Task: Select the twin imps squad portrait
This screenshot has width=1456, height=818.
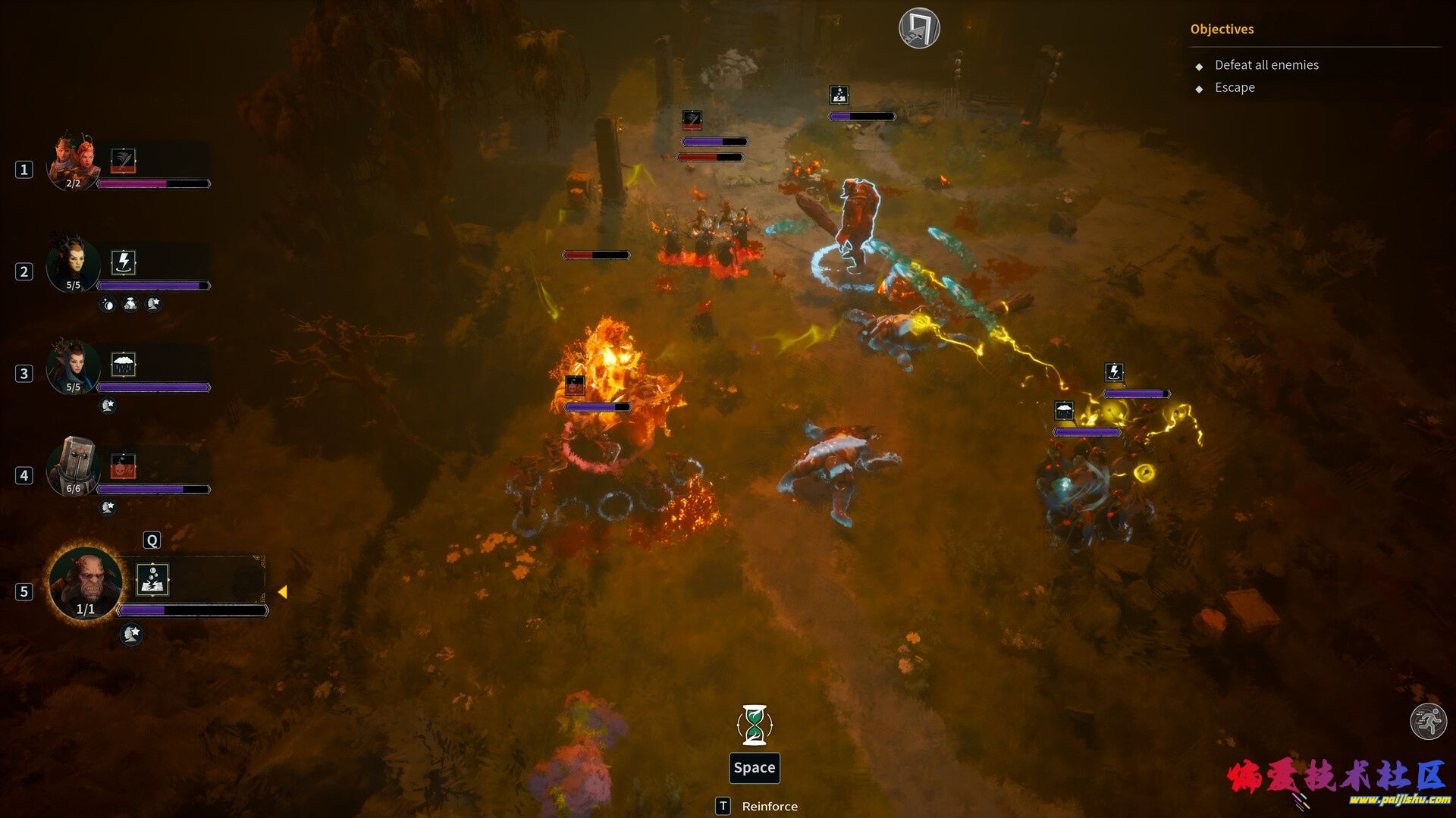Action: pyautogui.click(x=74, y=161)
